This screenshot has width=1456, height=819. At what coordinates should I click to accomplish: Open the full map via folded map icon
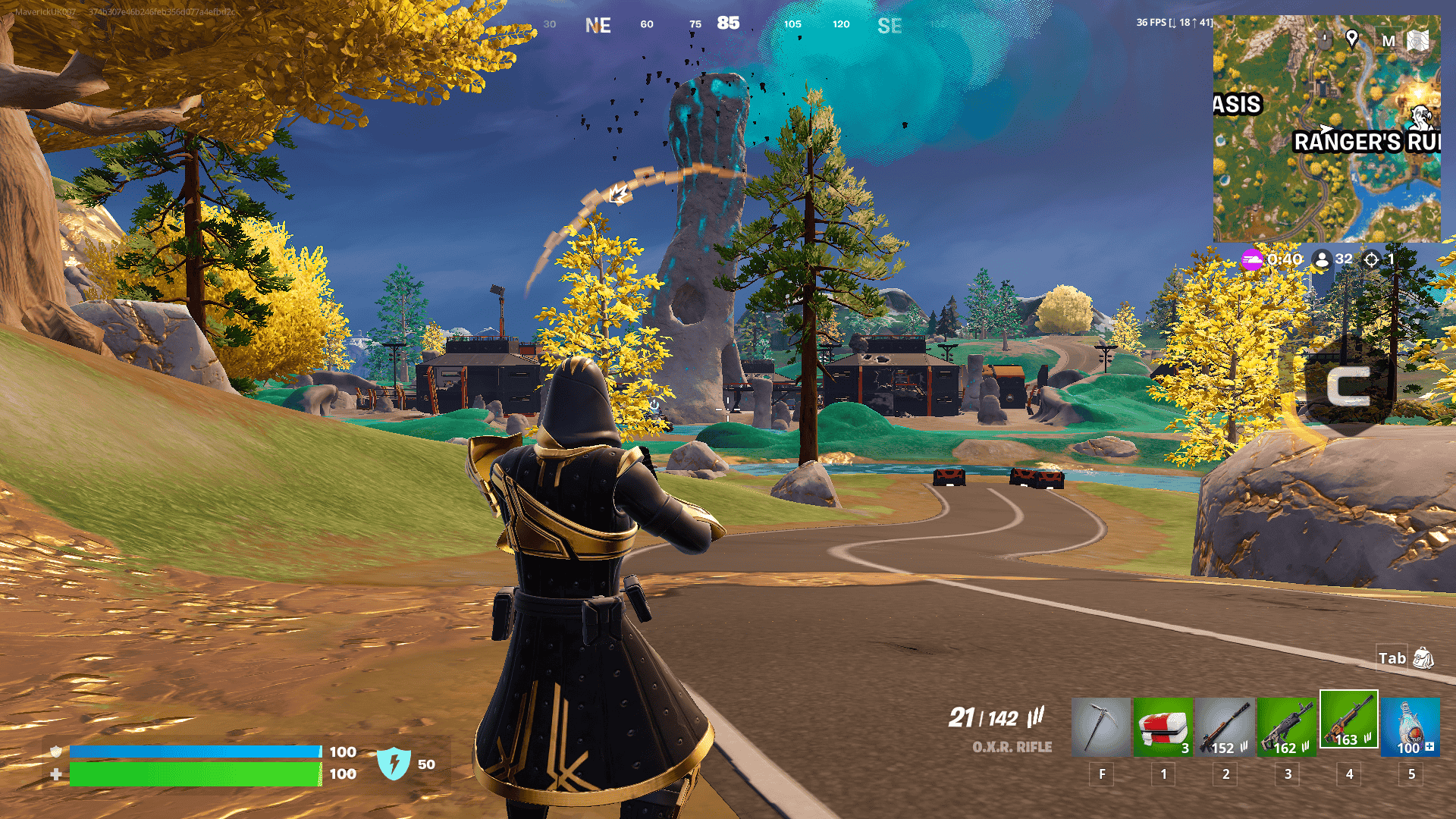[x=1418, y=40]
